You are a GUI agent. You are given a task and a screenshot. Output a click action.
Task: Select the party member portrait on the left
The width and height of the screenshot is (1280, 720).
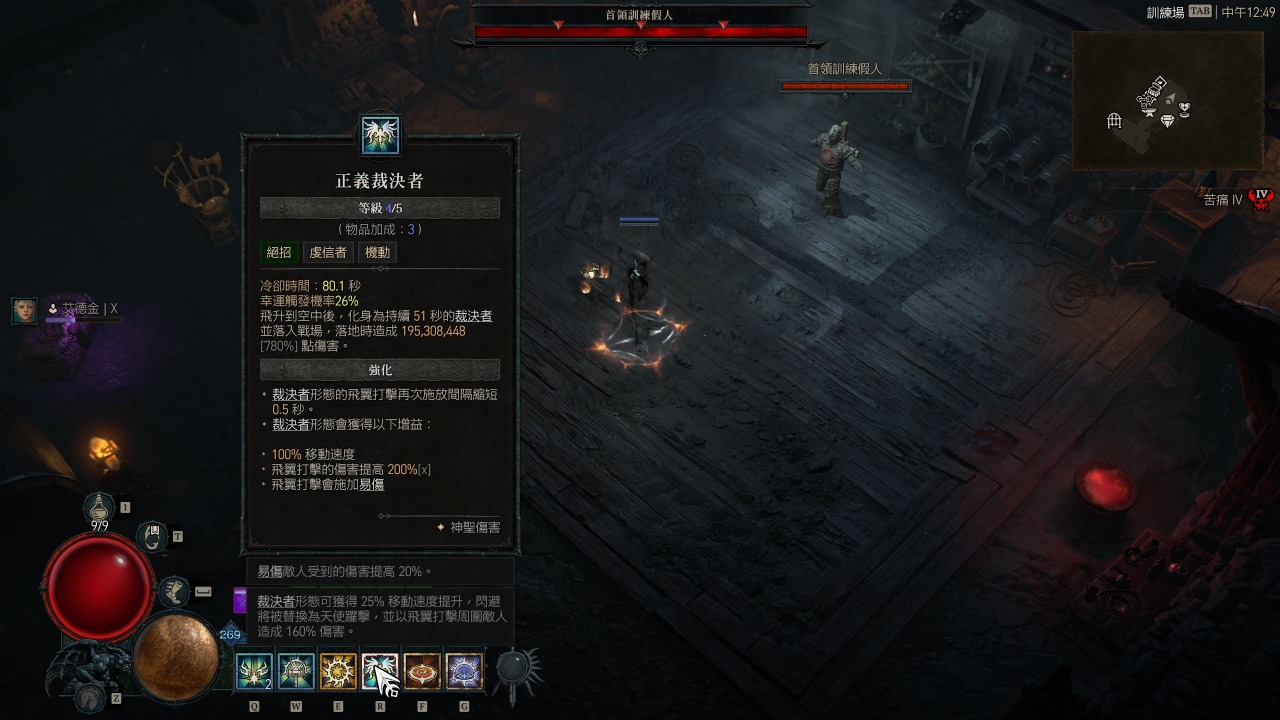coord(24,310)
